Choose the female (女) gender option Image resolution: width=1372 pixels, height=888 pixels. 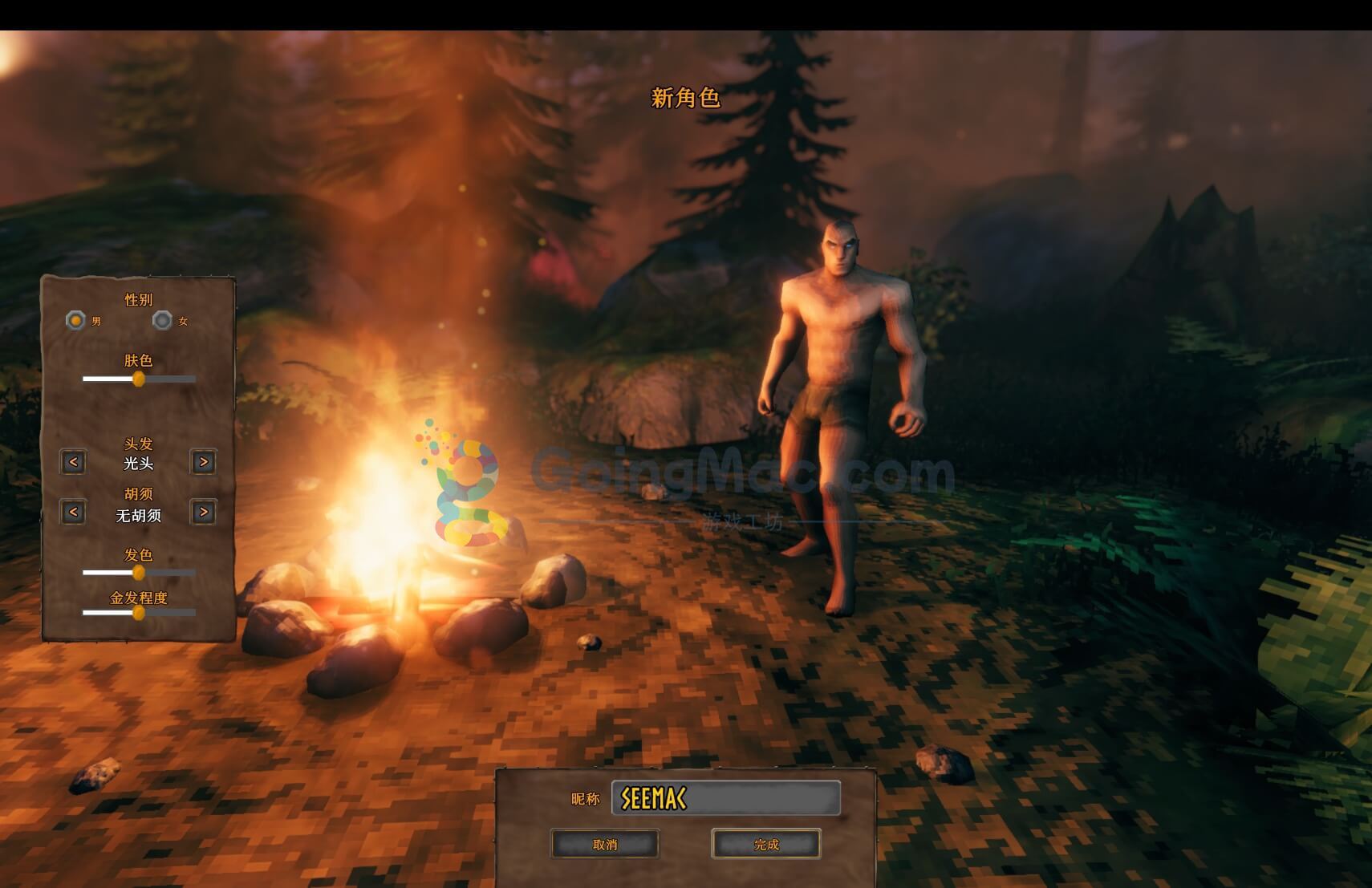162,321
